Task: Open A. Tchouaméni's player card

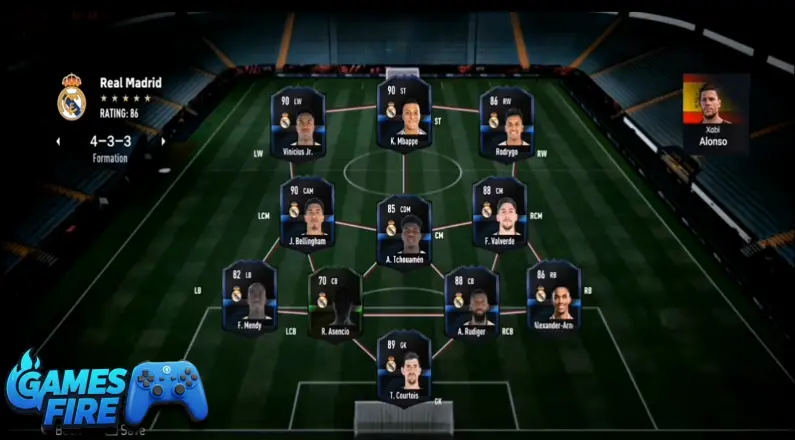Action: (x=404, y=230)
